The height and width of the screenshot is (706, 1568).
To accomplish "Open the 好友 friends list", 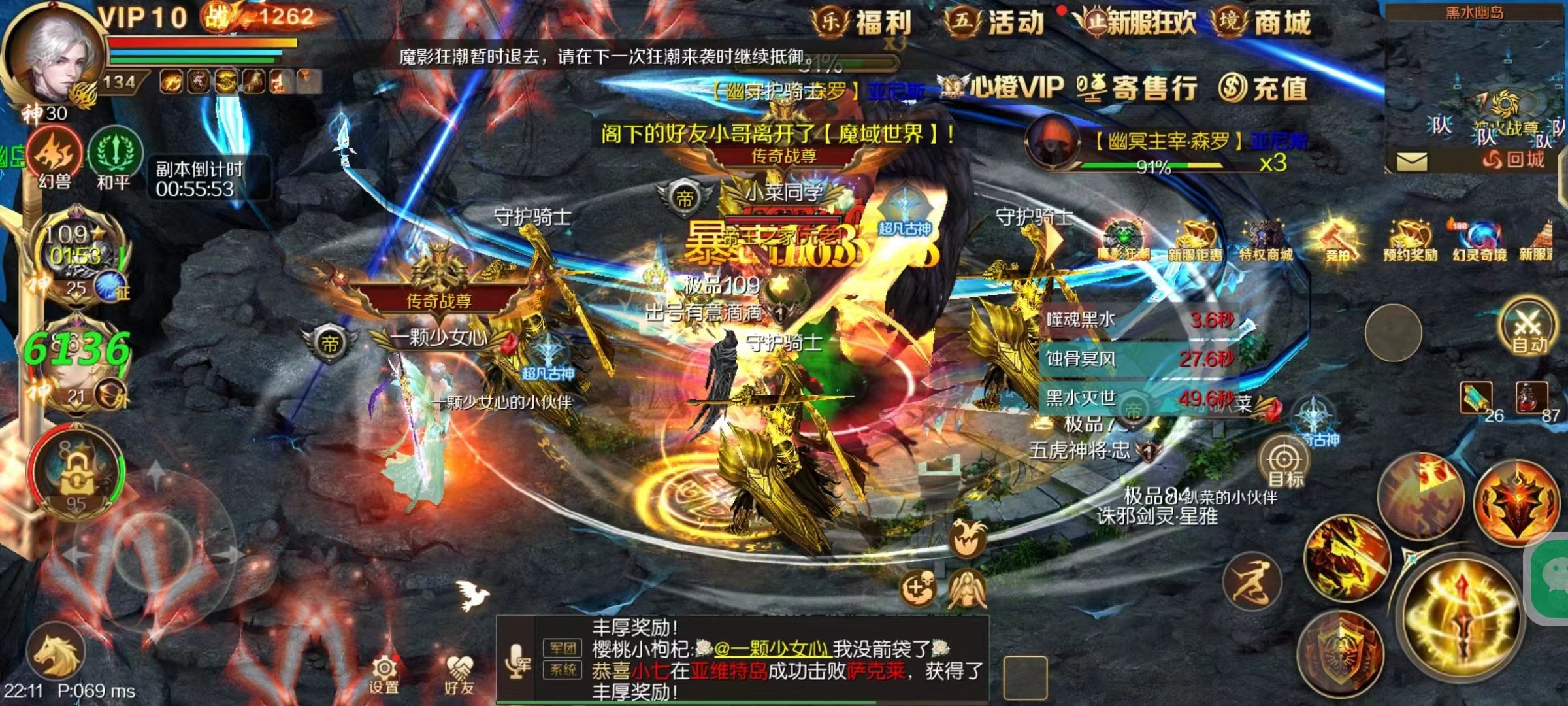I will (459, 675).
